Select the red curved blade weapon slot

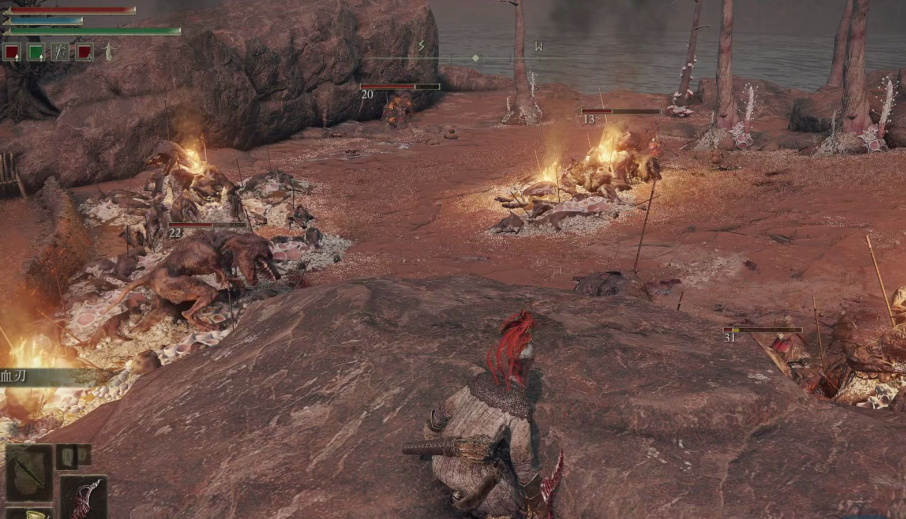point(83,497)
